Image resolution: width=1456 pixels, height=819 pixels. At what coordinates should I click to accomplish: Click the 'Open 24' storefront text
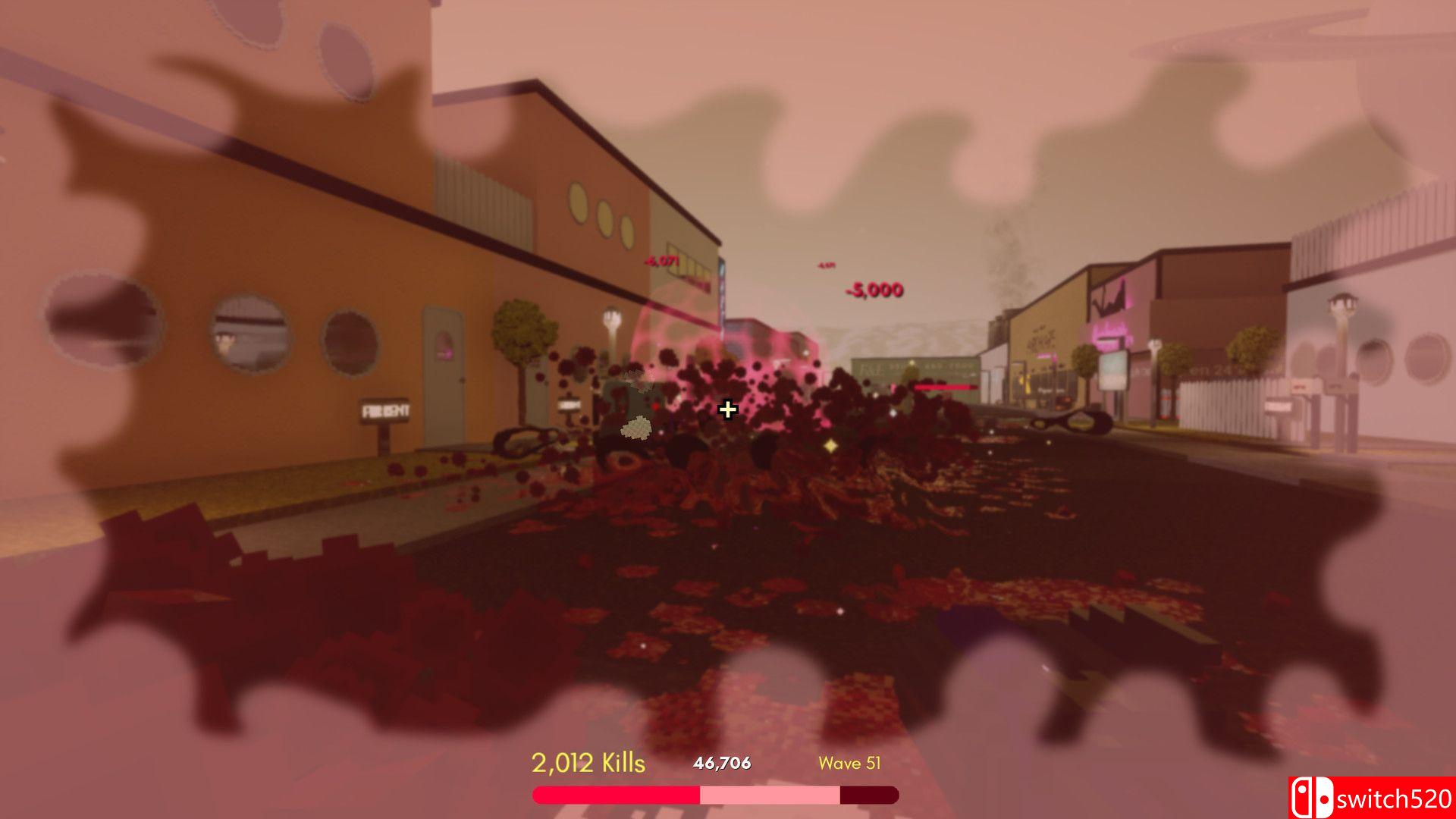[1209, 369]
